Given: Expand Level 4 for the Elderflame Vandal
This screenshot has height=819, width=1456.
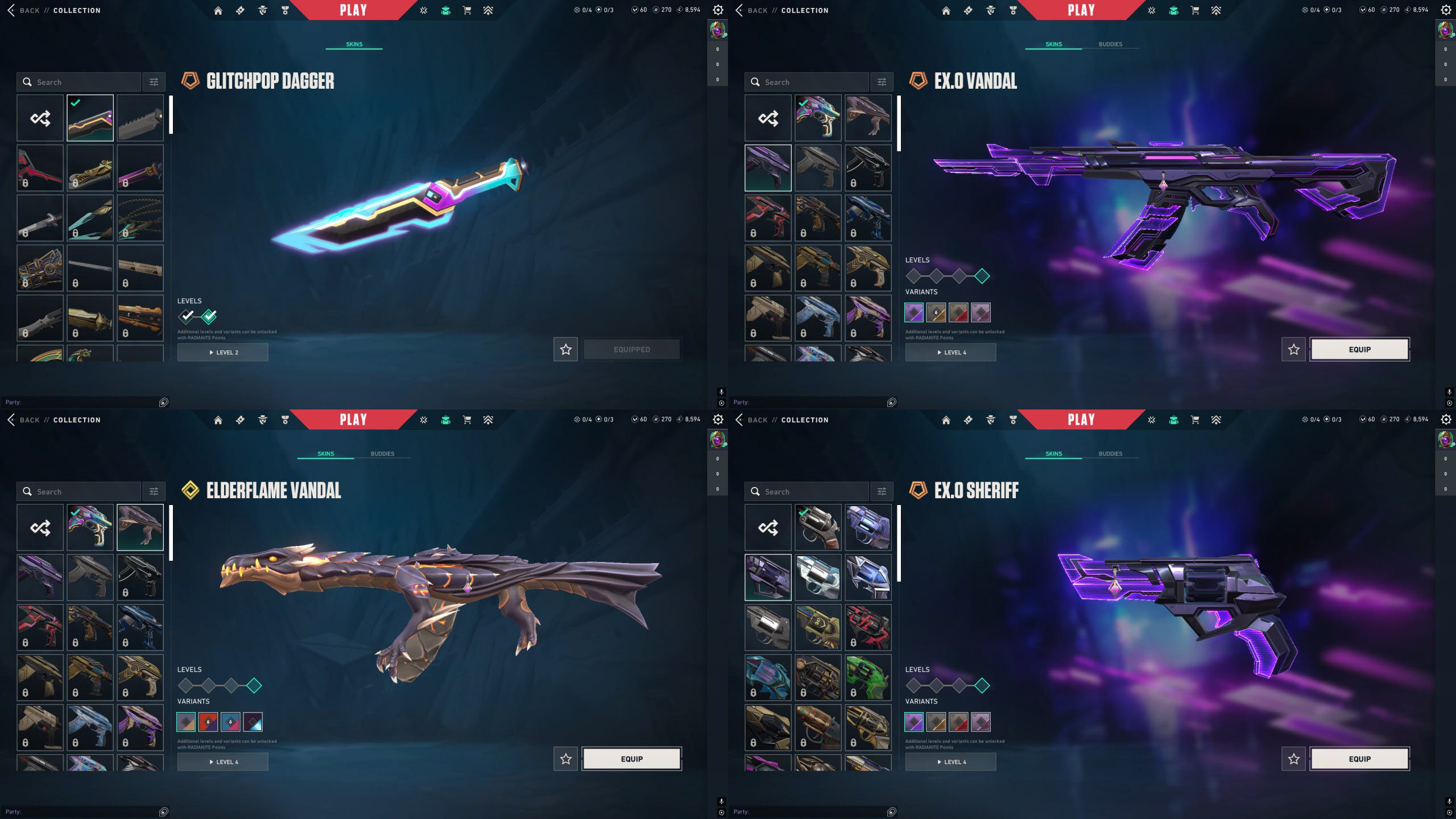Looking at the screenshot, I should coord(222,761).
